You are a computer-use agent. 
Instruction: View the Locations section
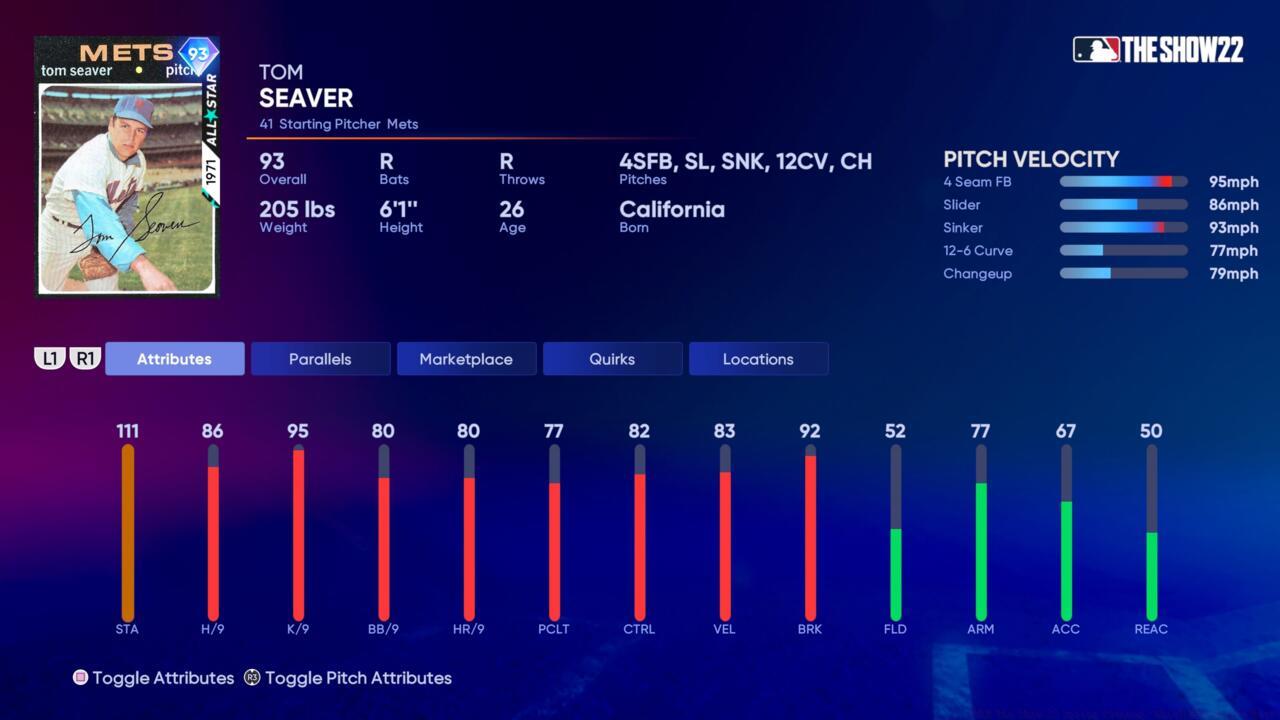coord(758,358)
